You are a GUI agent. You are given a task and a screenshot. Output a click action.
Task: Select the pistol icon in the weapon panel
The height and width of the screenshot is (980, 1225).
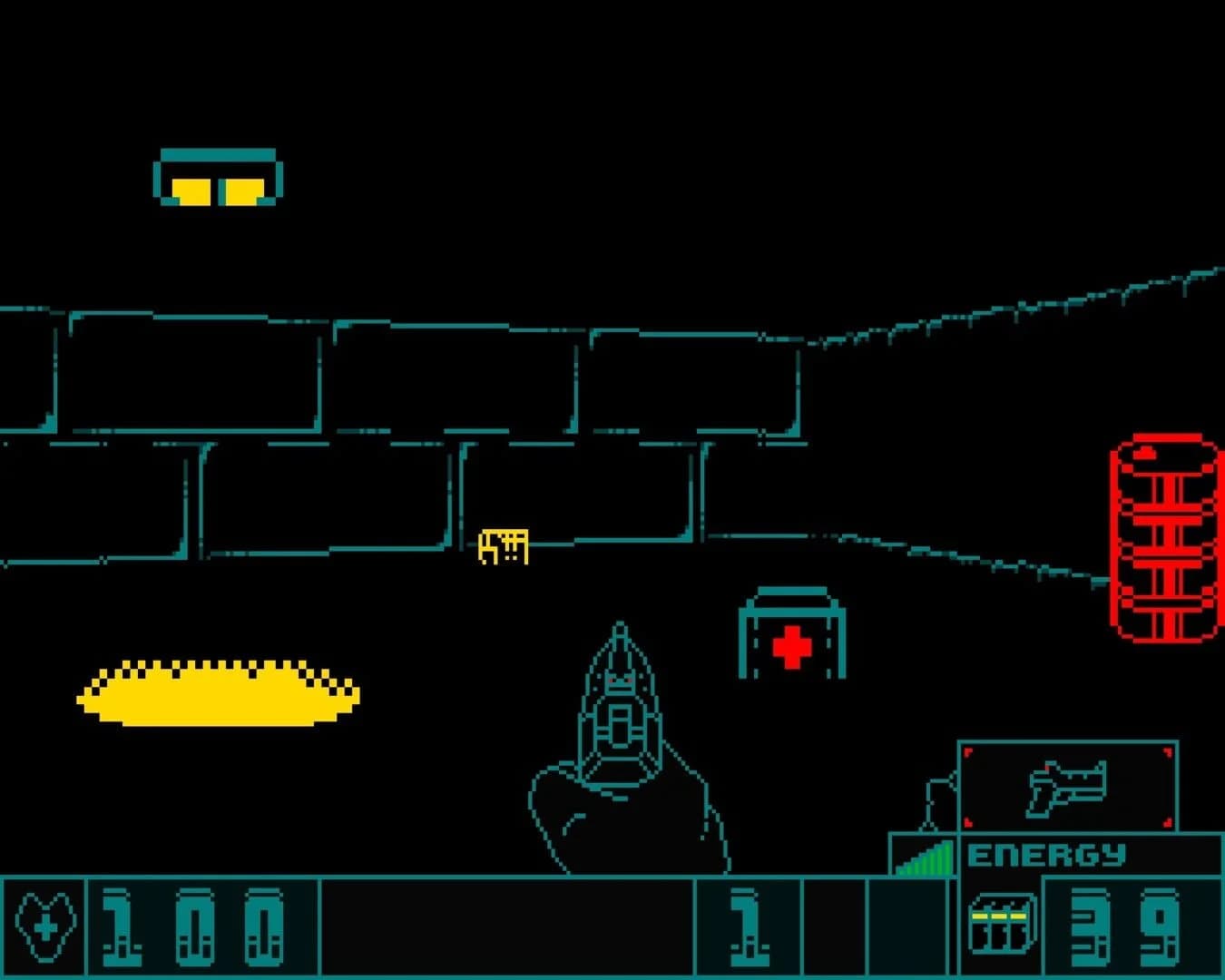pyautogui.click(x=1069, y=788)
